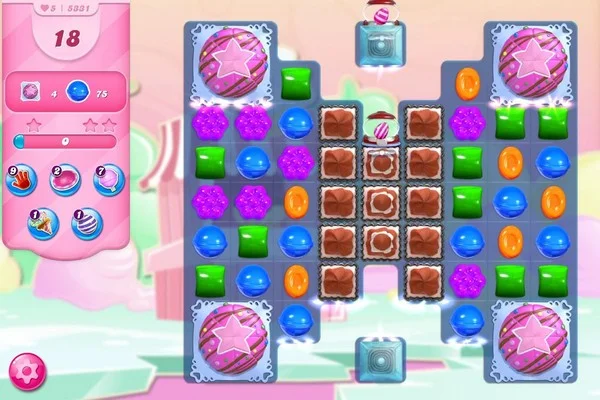The height and width of the screenshot is (400, 600).
Task: Activate the party popper cone booster
Action: point(44,222)
